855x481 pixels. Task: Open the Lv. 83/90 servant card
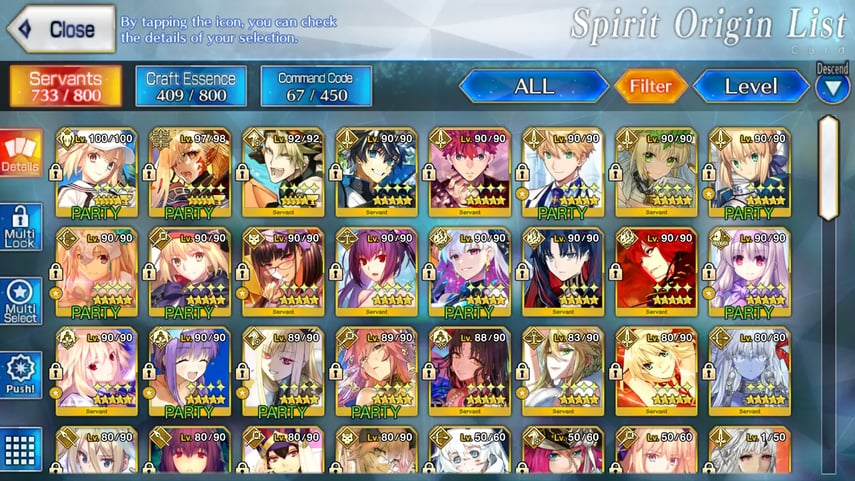pyautogui.click(x=563, y=372)
